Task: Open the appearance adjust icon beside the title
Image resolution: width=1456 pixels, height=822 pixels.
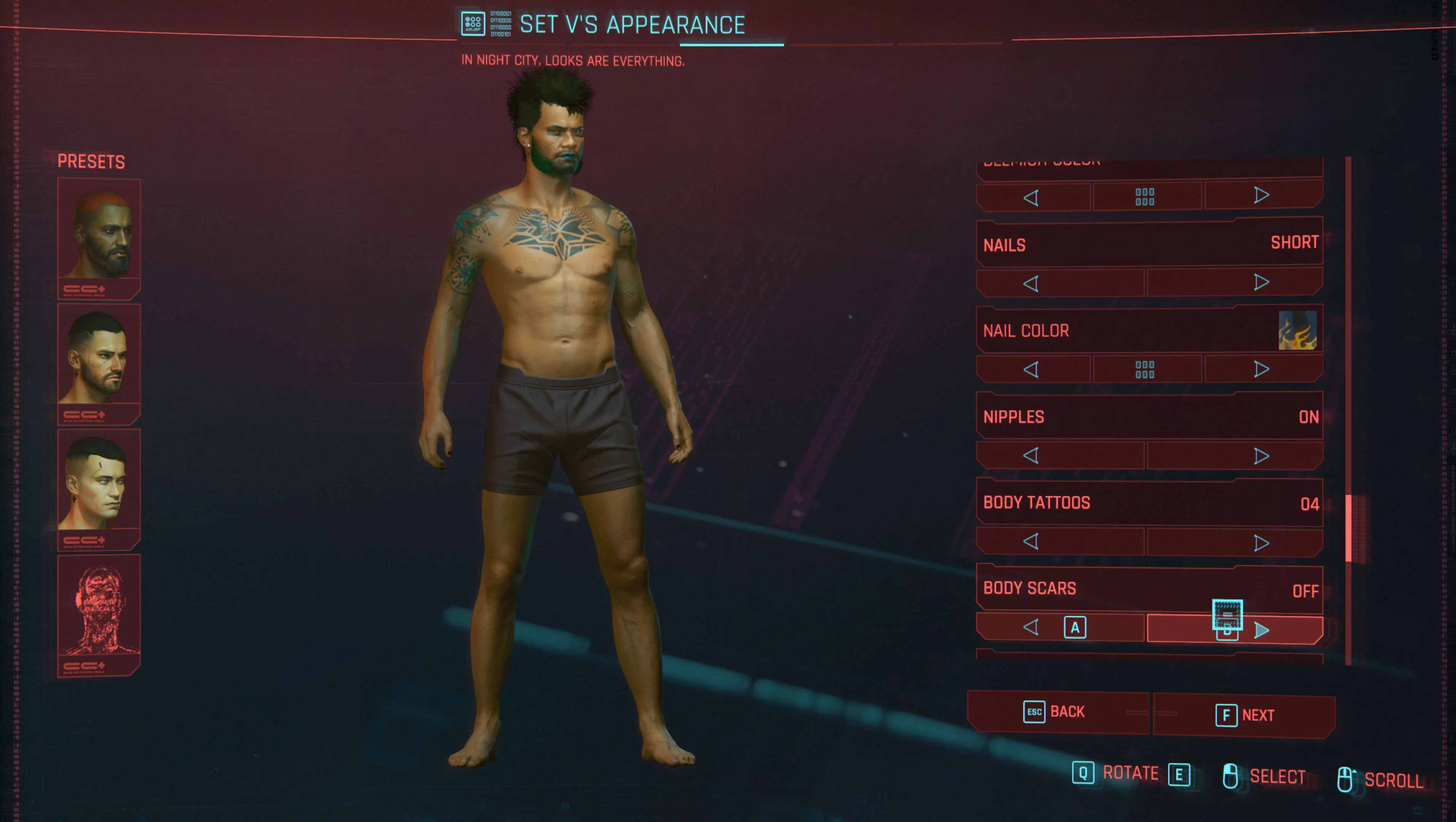Action: tap(472, 22)
